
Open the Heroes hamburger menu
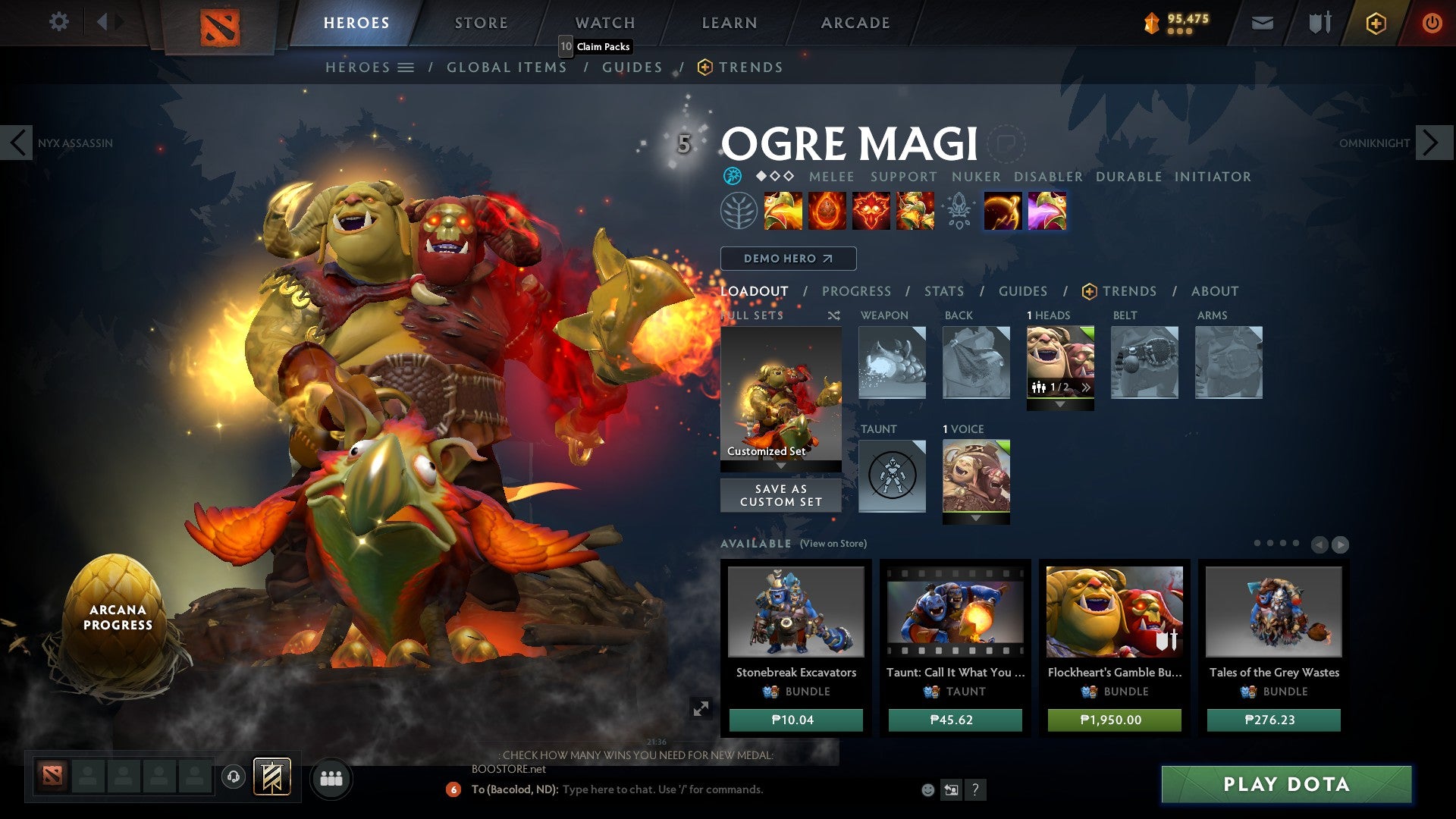click(407, 67)
